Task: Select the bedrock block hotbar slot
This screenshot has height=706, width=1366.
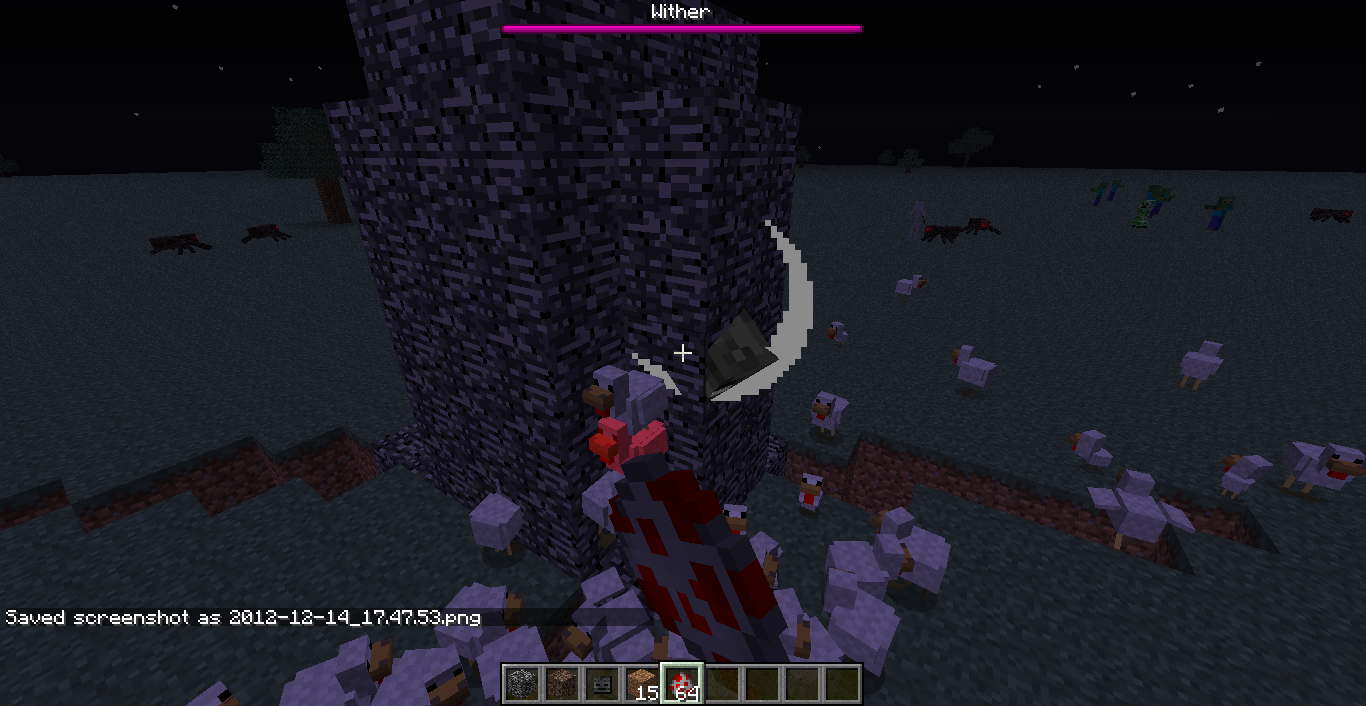Action: [x=521, y=684]
